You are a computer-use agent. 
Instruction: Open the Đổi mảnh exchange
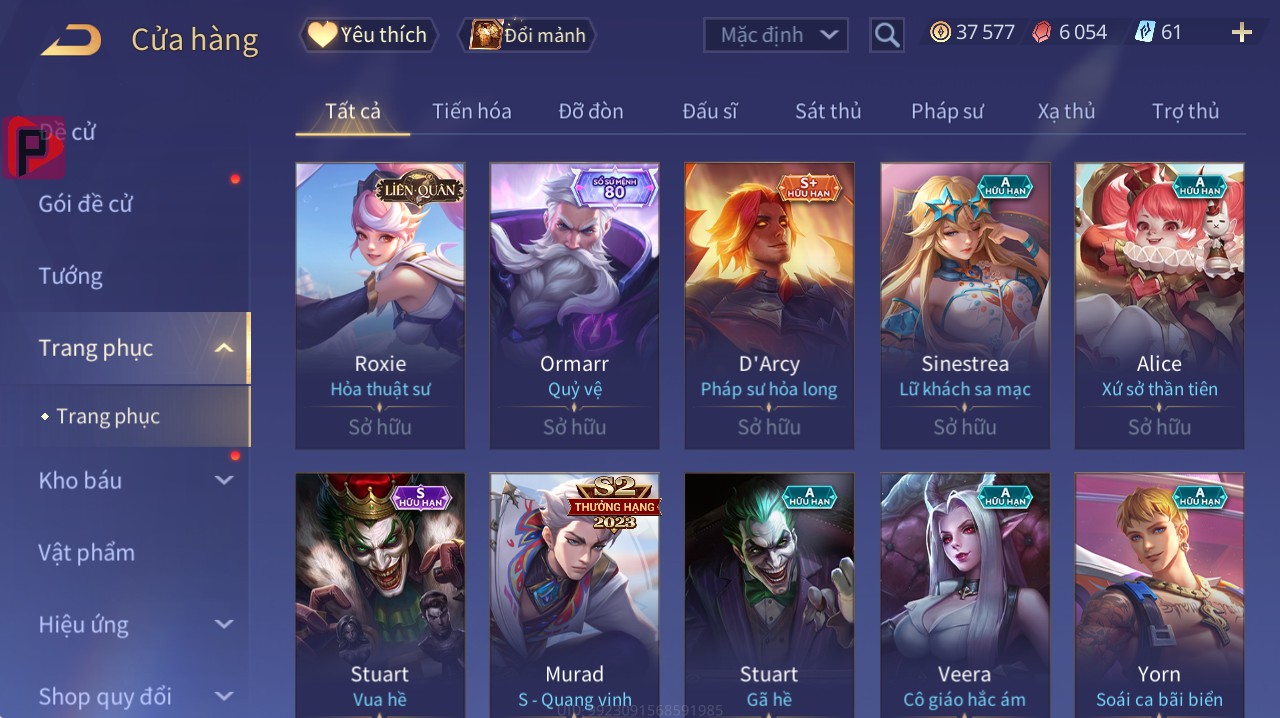click(x=527, y=35)
